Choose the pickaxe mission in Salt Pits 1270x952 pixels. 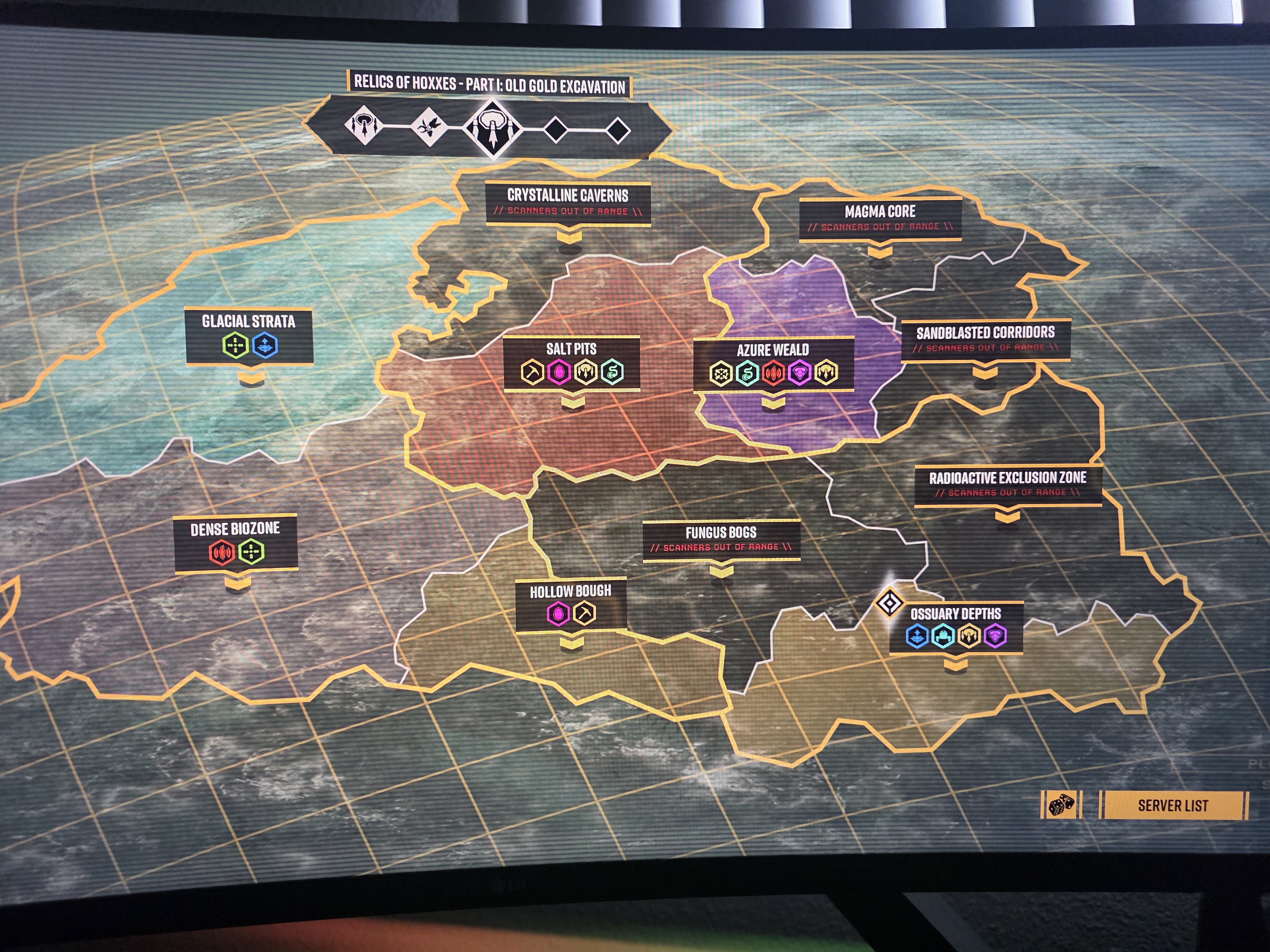click(532, 372)
